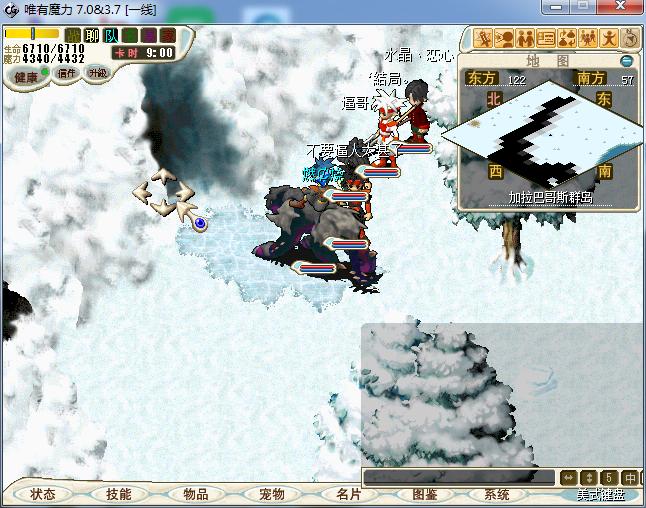The height and width of the screenshot is (508, 646).
Task: Click the chat input field
Action: click(458, 477)
